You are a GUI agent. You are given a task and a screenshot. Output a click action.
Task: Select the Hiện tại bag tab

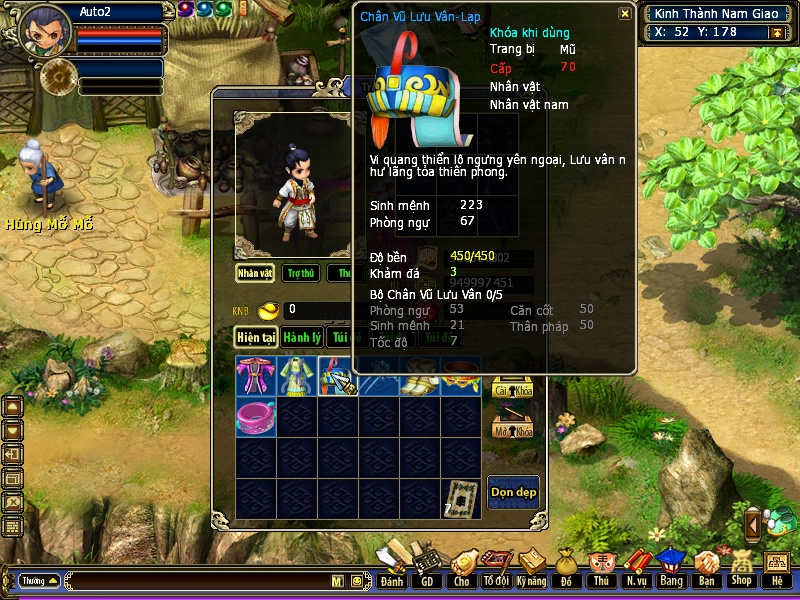(256, 338)
